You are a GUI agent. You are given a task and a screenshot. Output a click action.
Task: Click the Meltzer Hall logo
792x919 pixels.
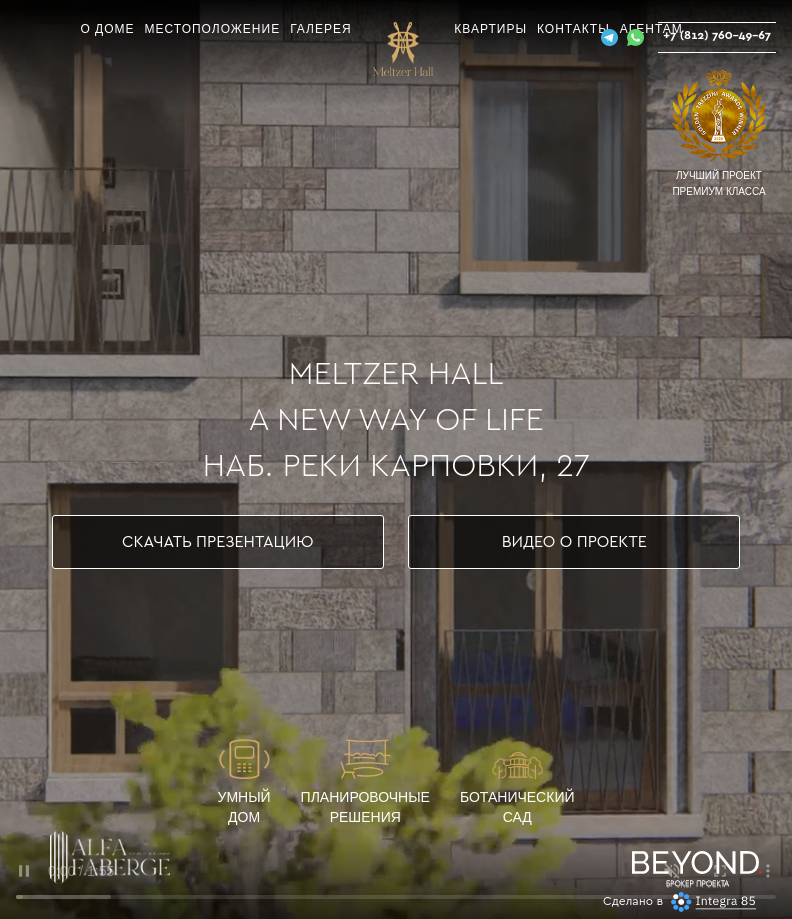[403, 50]
